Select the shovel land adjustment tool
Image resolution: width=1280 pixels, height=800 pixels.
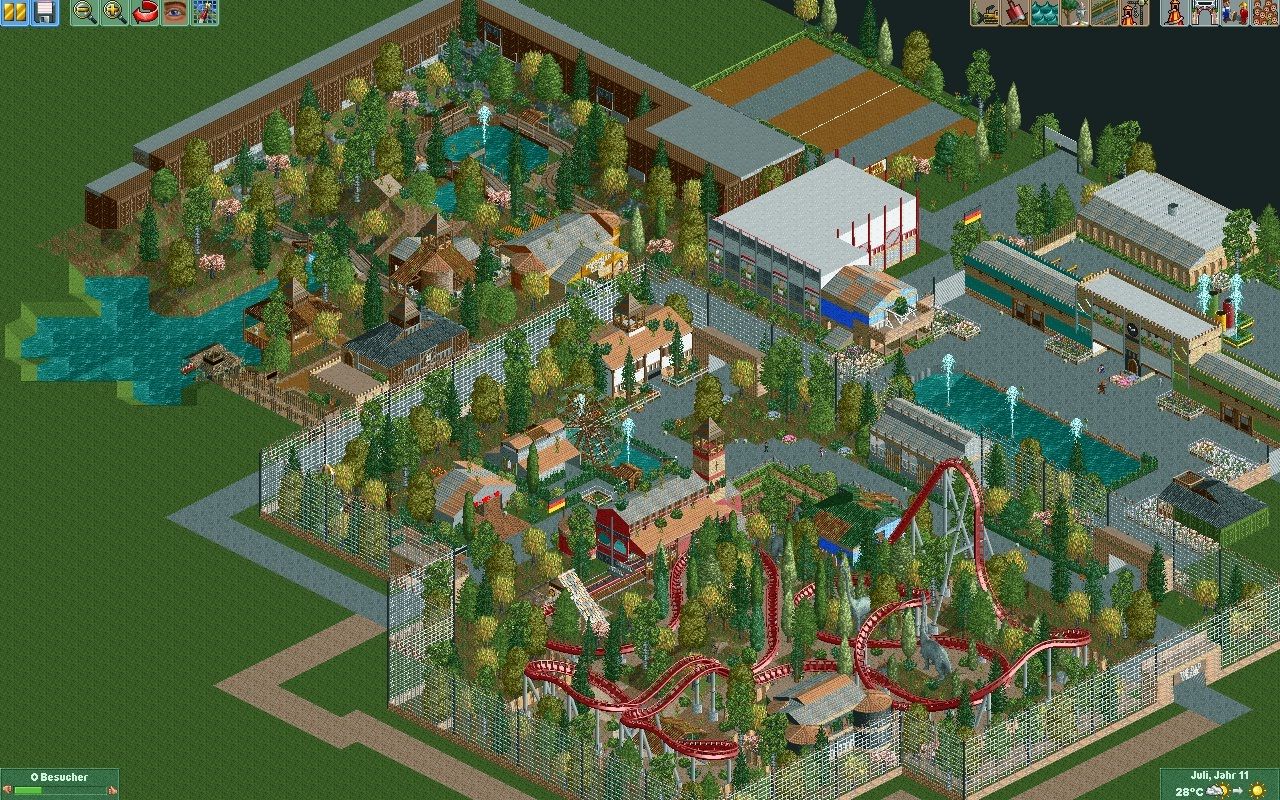tap(1015, 13)
